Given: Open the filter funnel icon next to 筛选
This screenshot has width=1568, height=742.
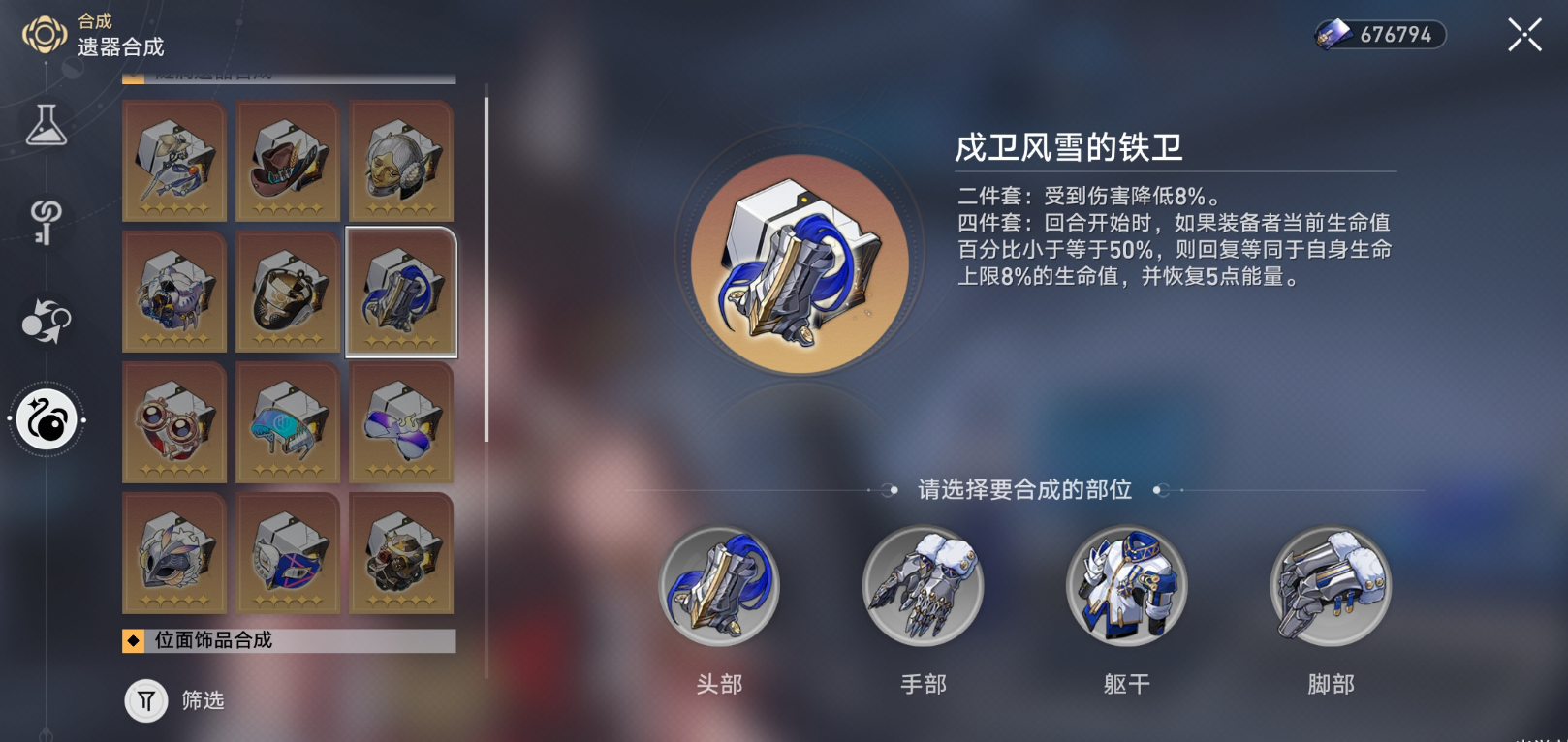Looking at the screenshot, I should (x=145, y=701).
